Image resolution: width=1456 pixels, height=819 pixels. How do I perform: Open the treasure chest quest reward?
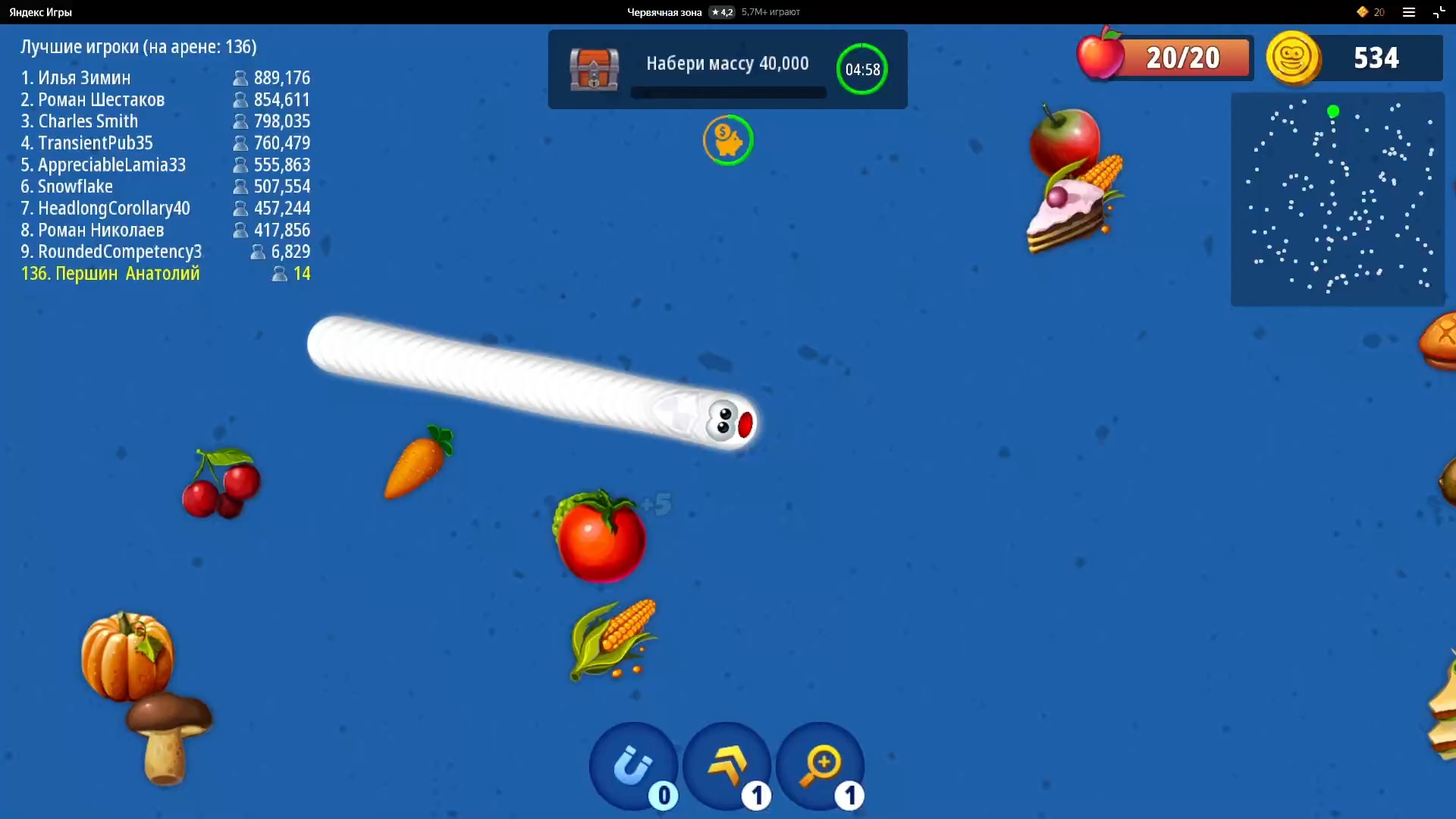[594, 69]
